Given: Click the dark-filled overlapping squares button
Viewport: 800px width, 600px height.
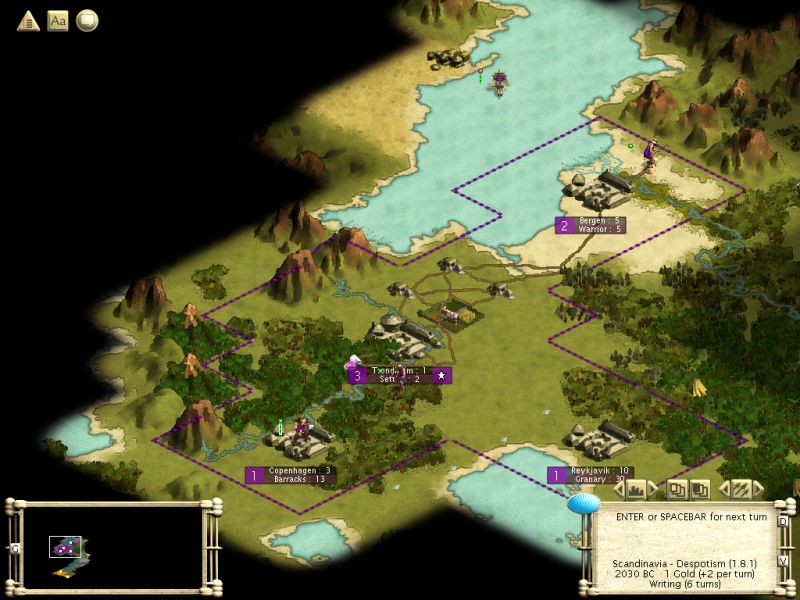Looking at the screenshot, I should pyautogui.click(x=700, y=489).
